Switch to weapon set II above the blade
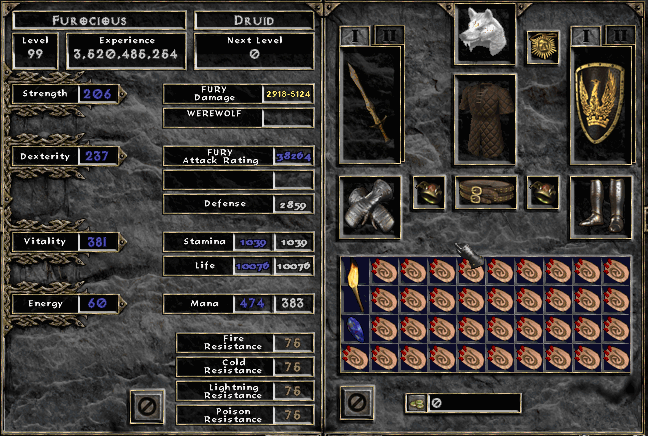Image resolution: width=648 pixels, height=436 pixels. [389, 35]
